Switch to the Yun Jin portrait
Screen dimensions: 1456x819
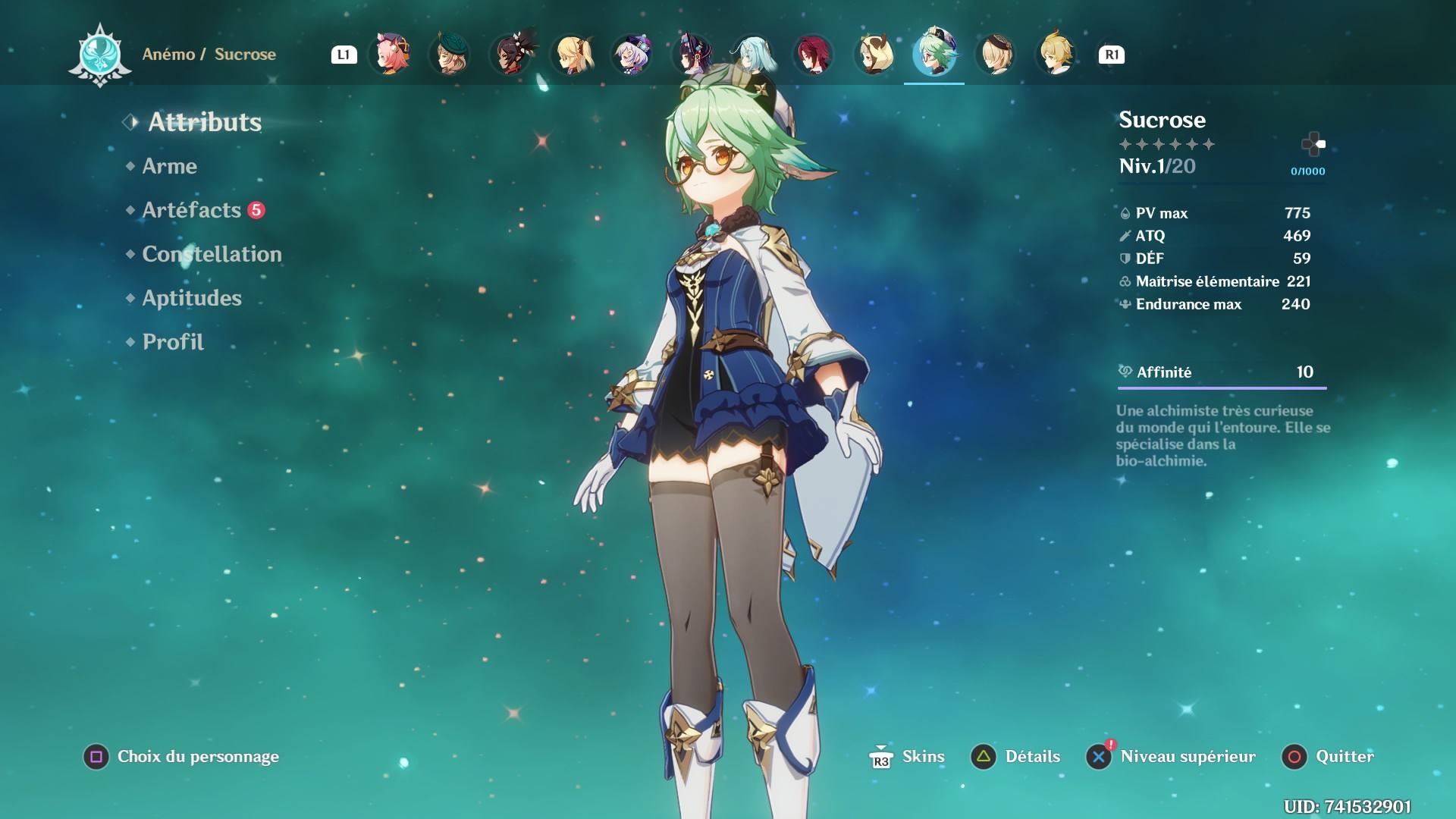pos(692,54)
